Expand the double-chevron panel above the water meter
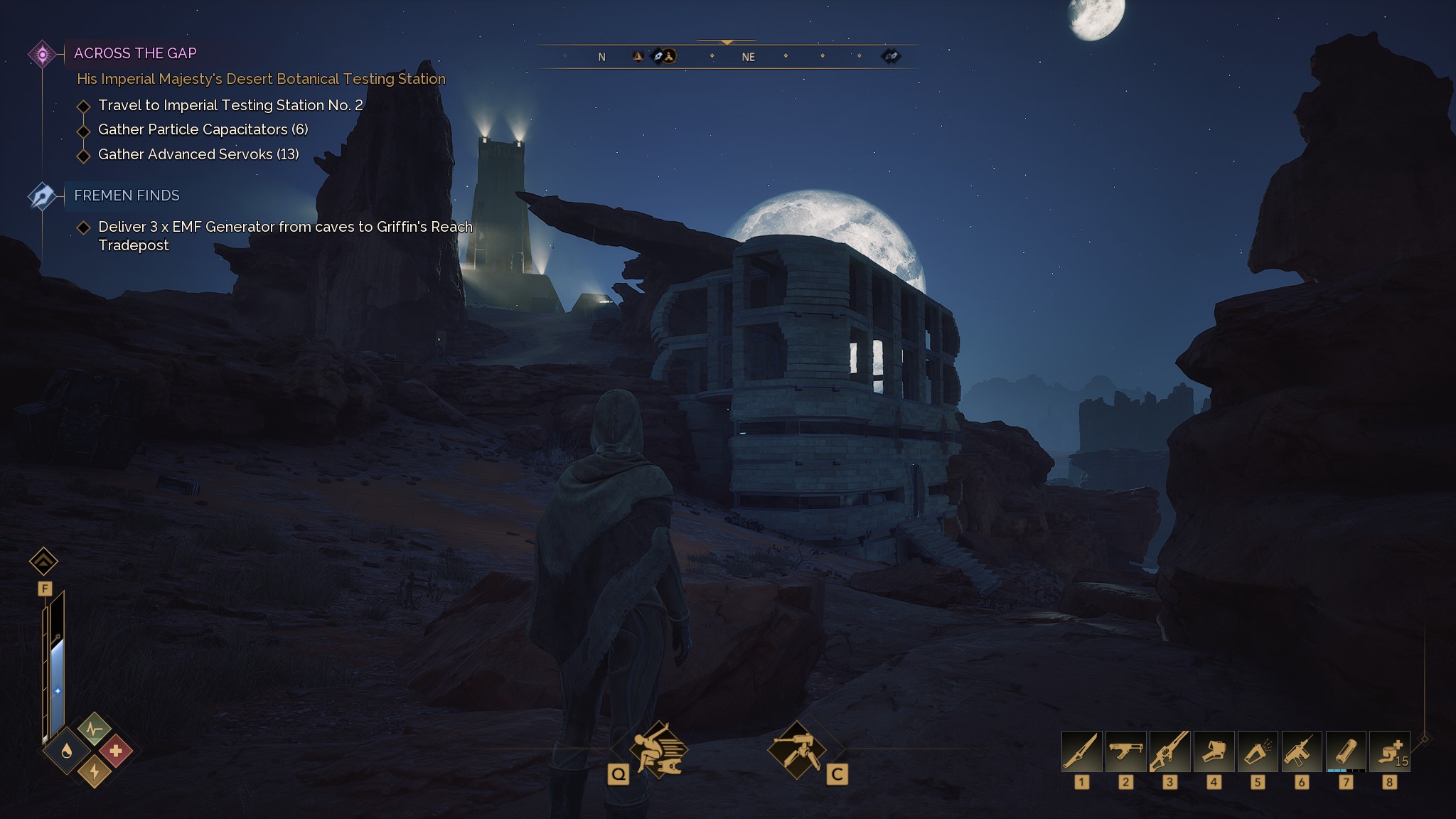1456x819 pixels. (45, 562)
